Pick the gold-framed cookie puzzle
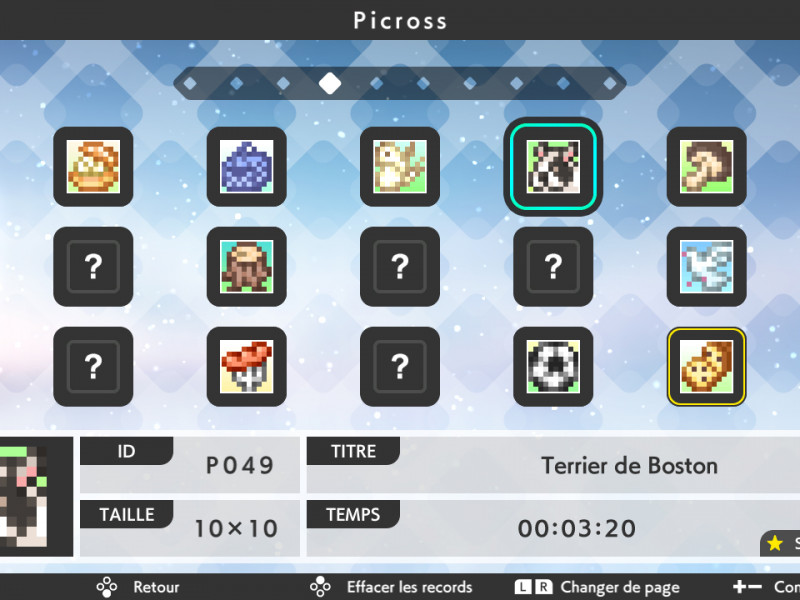Screen dimensions: 800x600 [x=706, y=366]
